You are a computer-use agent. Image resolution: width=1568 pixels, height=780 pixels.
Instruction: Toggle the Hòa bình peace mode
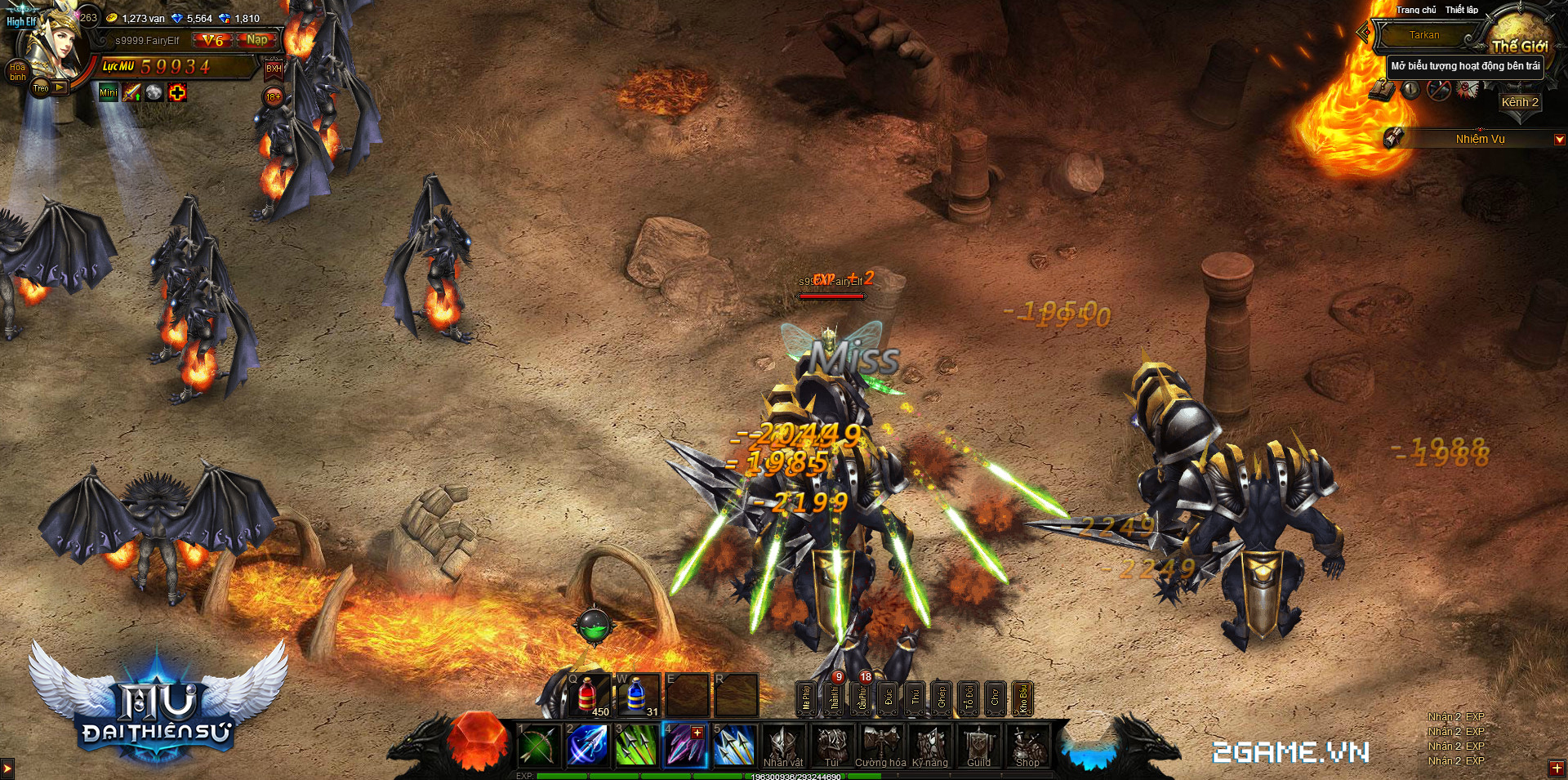pos(17,72)
